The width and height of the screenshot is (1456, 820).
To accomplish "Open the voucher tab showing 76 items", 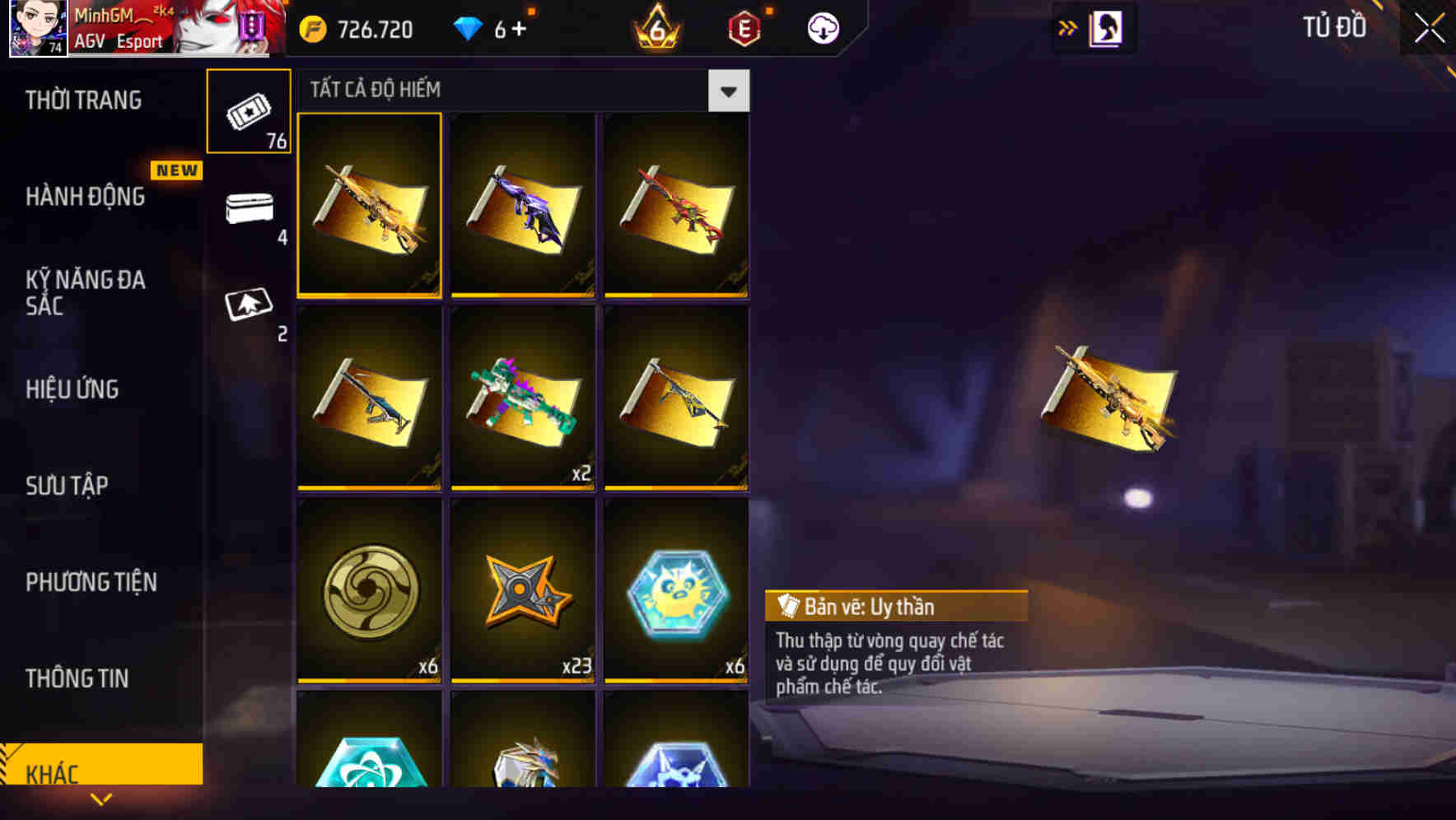I will [249, 111].
